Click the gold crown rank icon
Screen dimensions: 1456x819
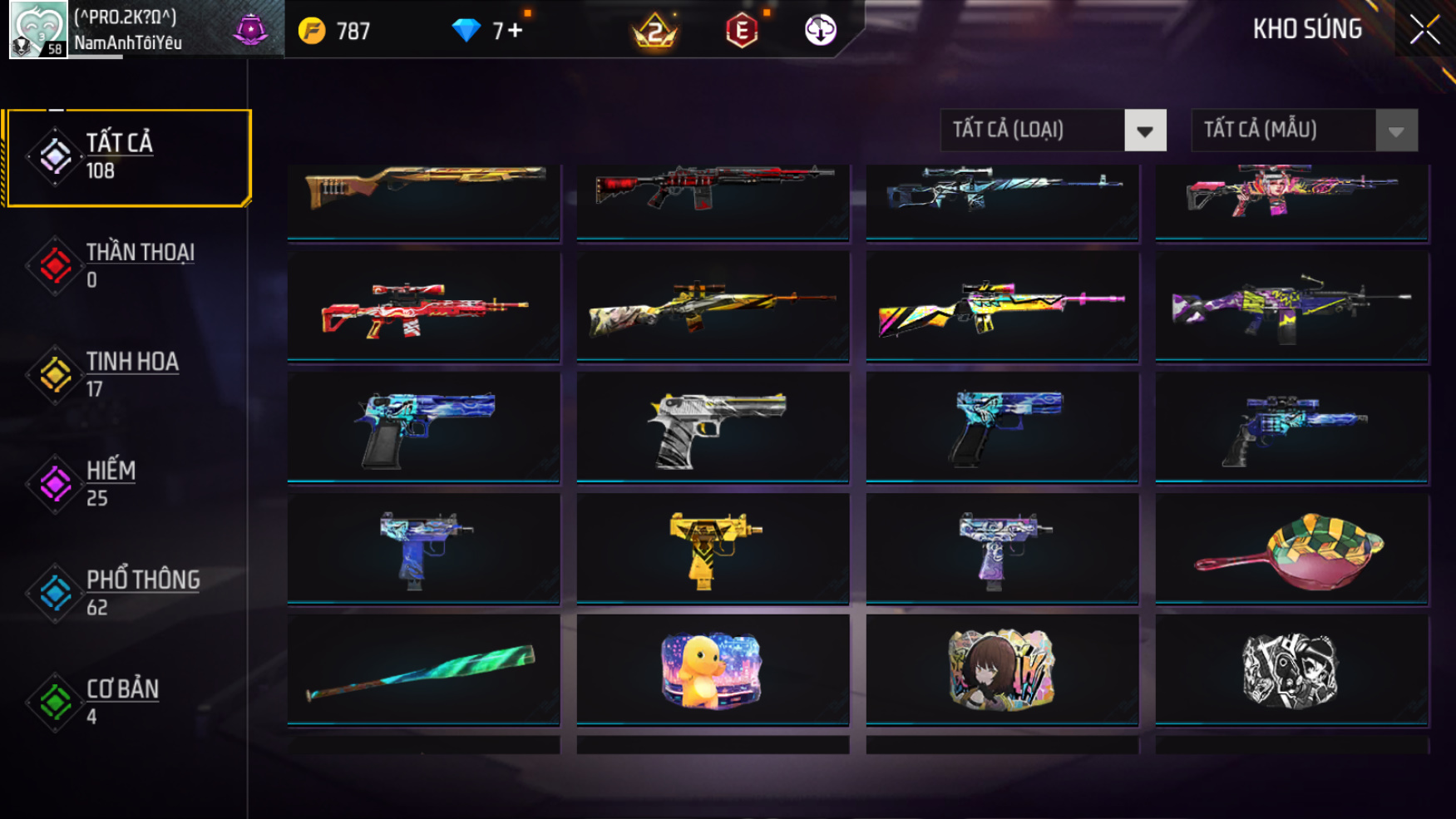coord(655,31)
